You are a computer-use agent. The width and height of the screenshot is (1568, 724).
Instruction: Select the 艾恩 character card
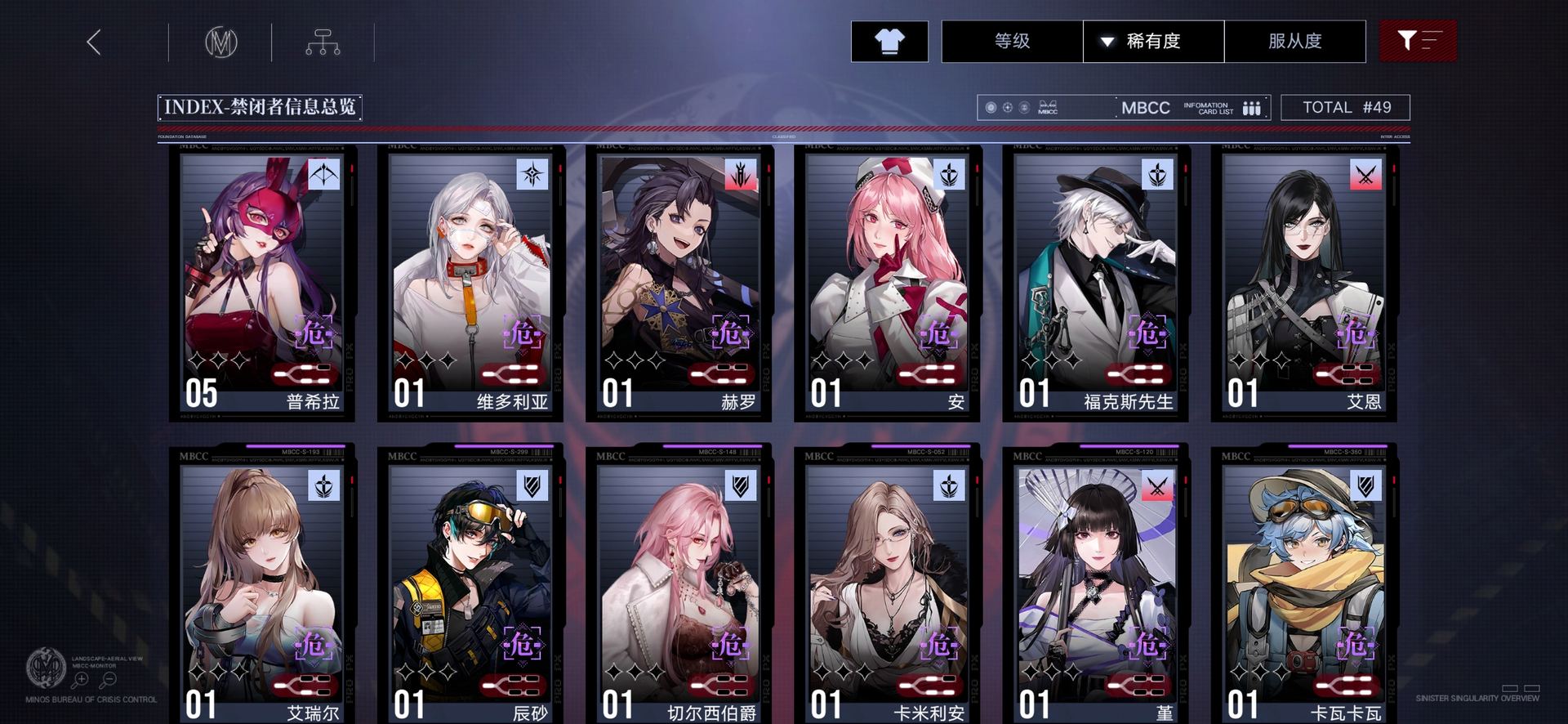(x=1303, y=282)
